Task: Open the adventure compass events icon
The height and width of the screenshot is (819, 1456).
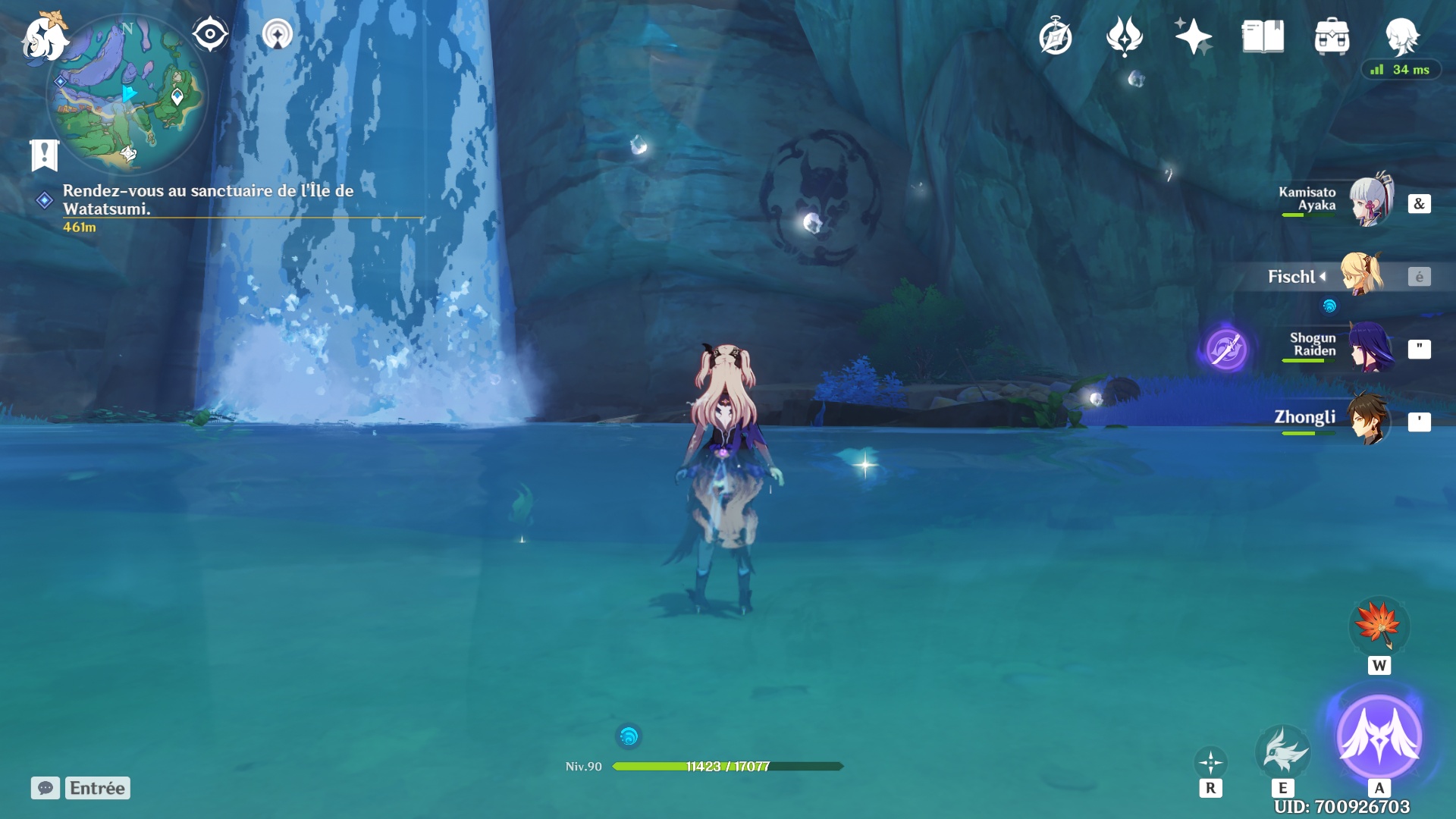Action: (x=1055, y=37)
